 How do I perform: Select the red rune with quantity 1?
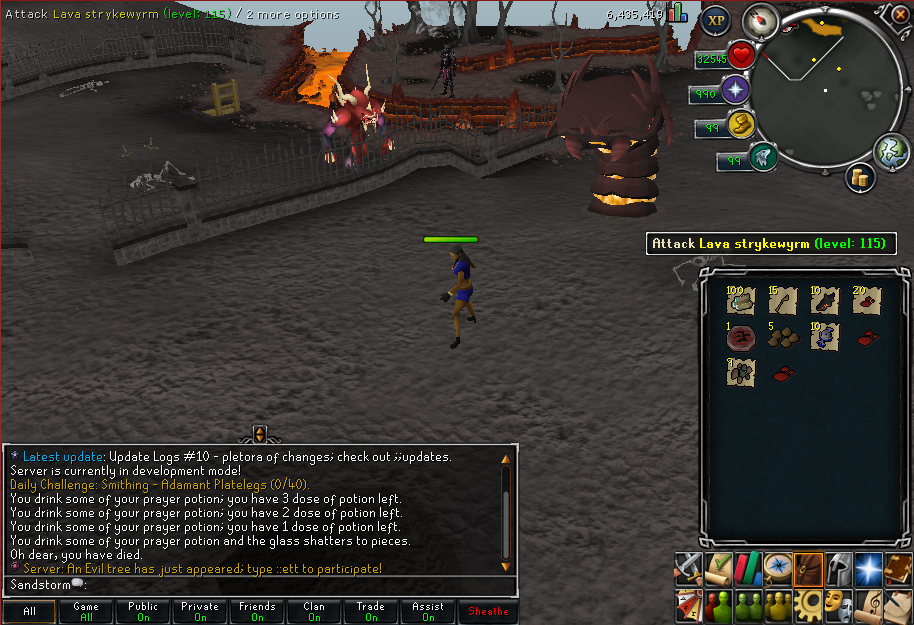pos(742,337)
